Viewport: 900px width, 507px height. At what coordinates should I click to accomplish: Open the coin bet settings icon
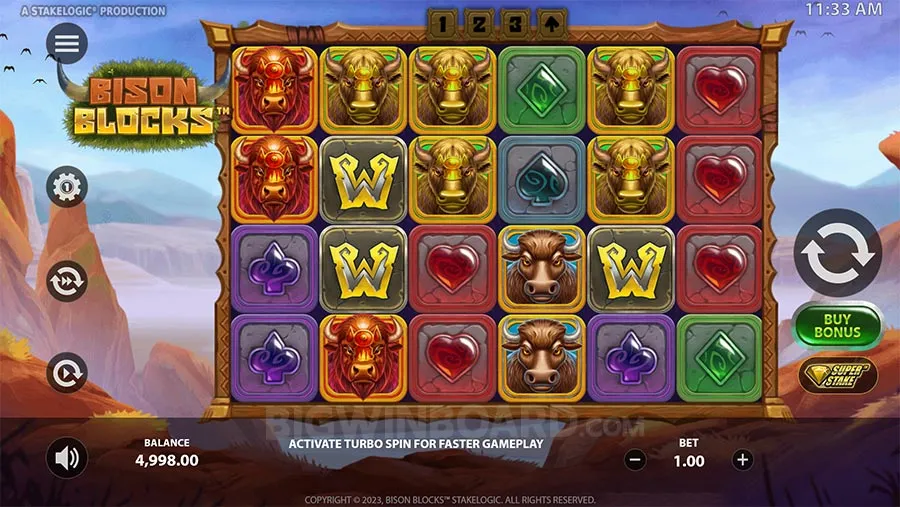[x=67, y=187]
